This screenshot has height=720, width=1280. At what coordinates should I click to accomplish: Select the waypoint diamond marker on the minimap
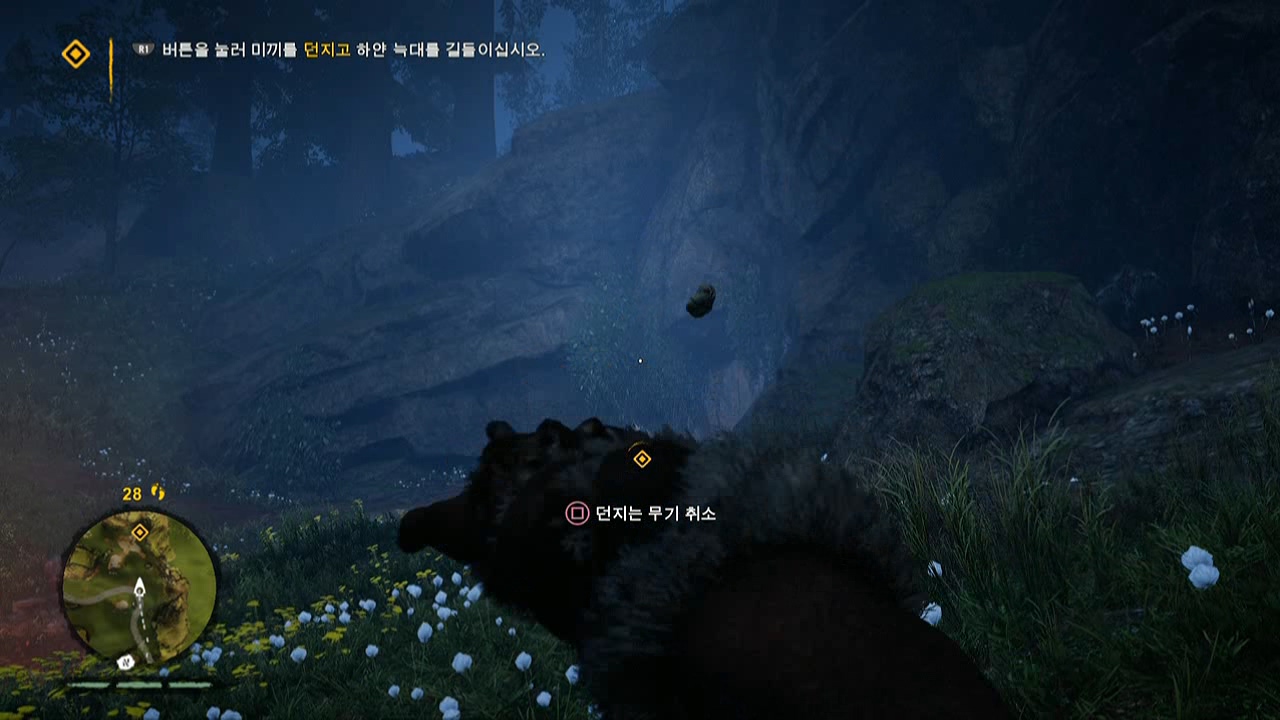[140, 534]
